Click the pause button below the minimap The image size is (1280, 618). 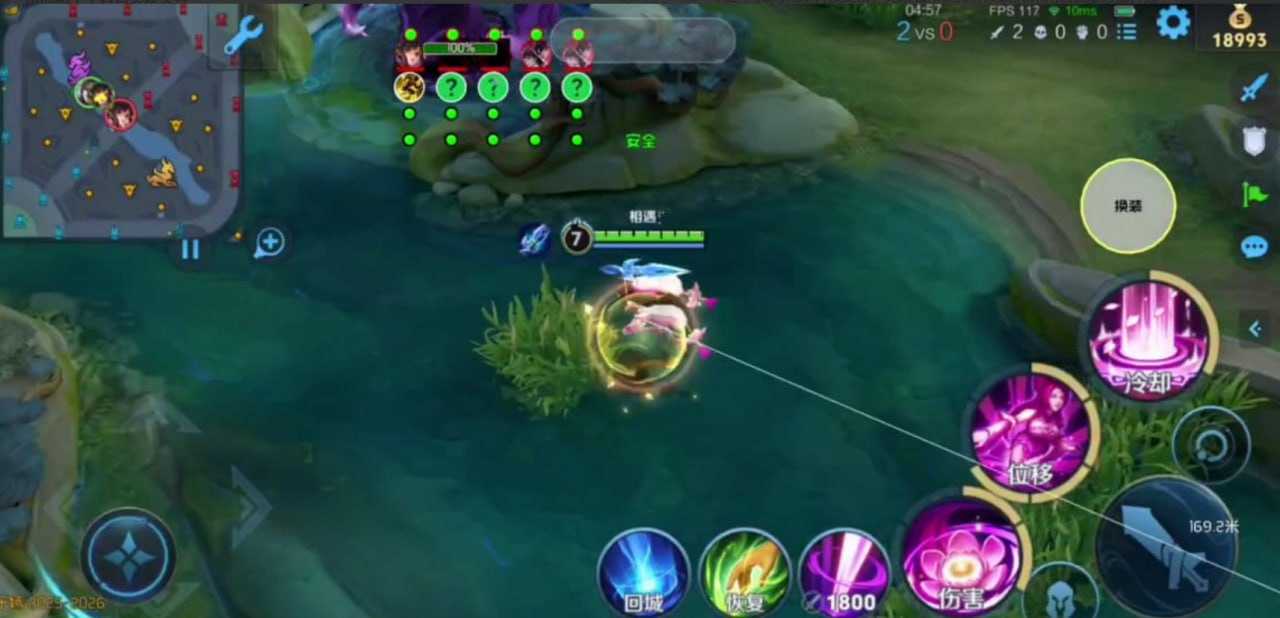click(190, 249)
